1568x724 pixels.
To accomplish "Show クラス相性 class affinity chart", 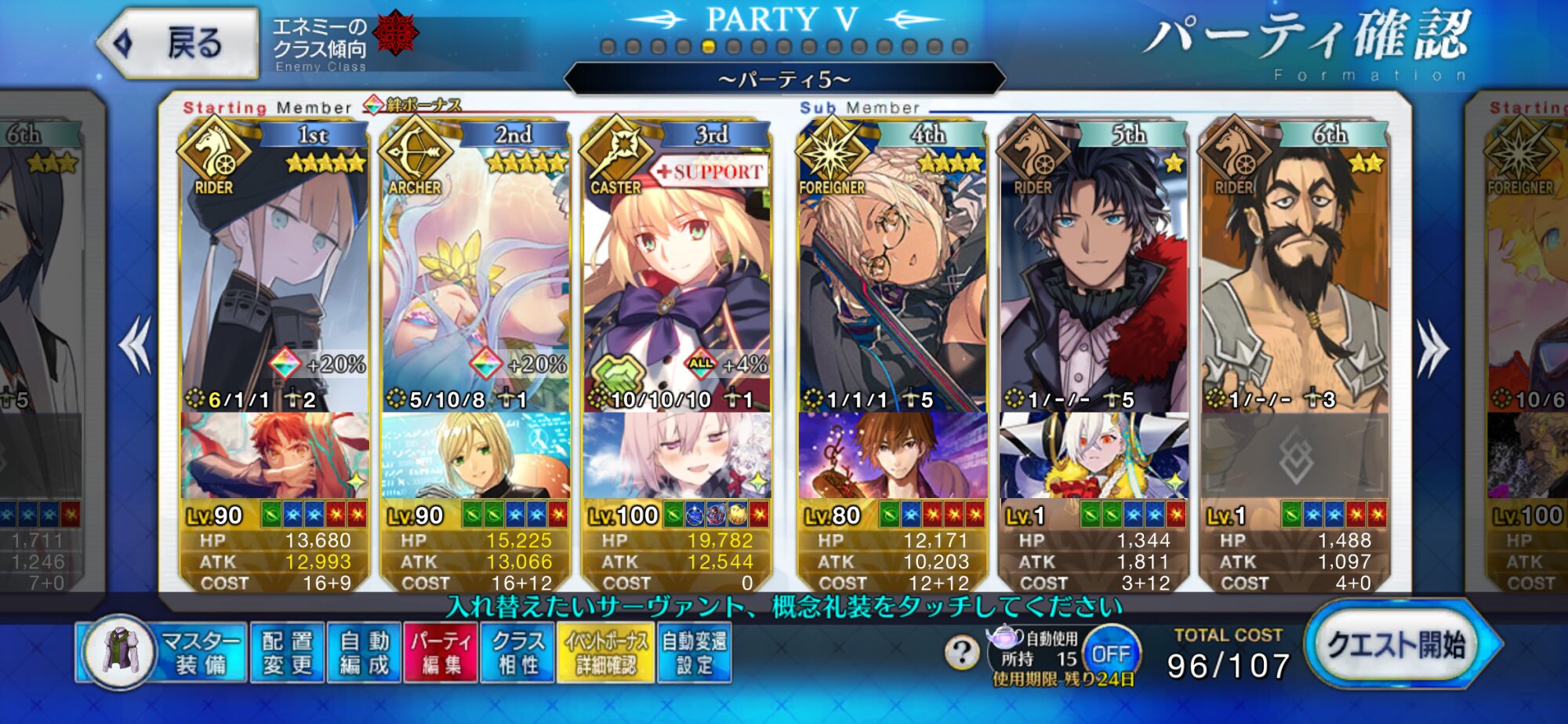I will (517, 653).
